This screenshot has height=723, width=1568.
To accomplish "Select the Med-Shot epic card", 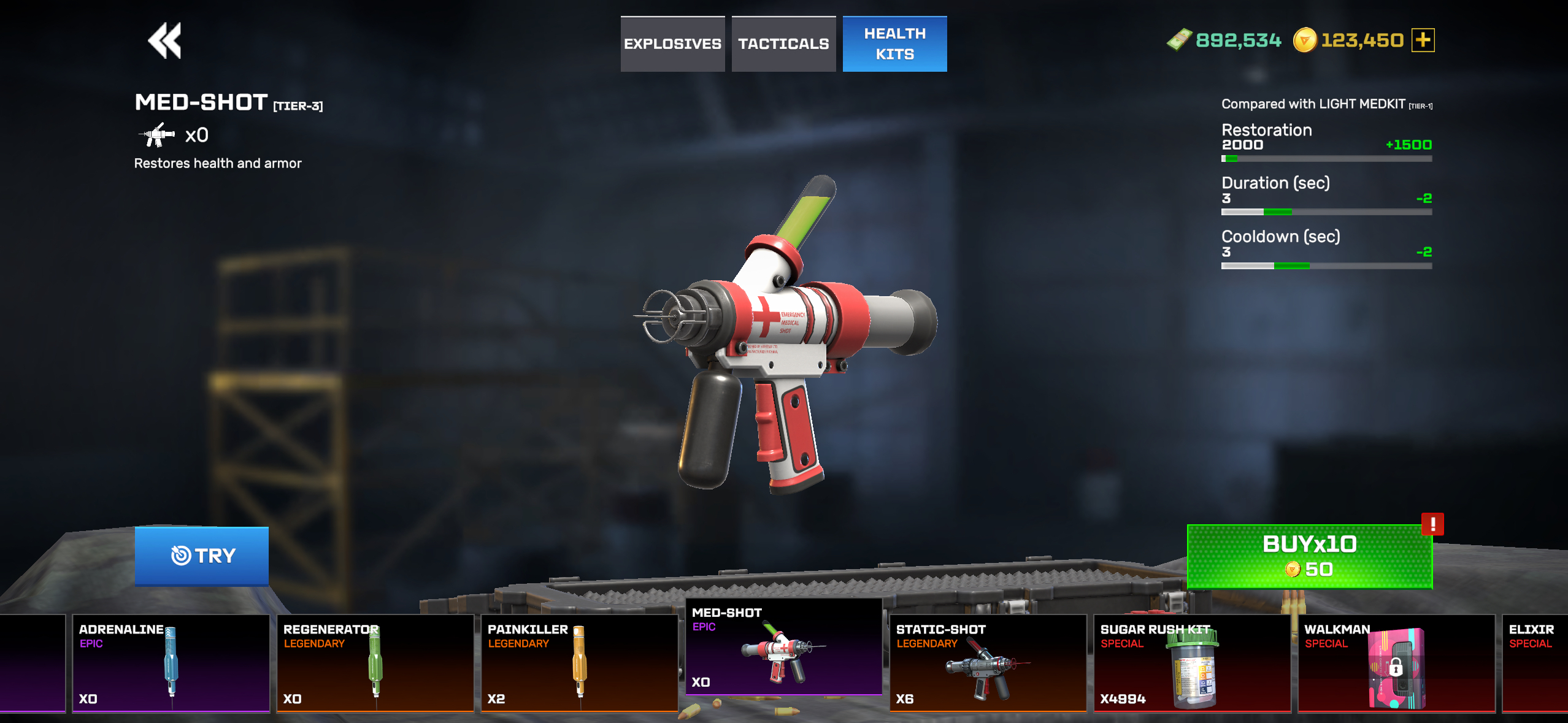I will (783, 647).
